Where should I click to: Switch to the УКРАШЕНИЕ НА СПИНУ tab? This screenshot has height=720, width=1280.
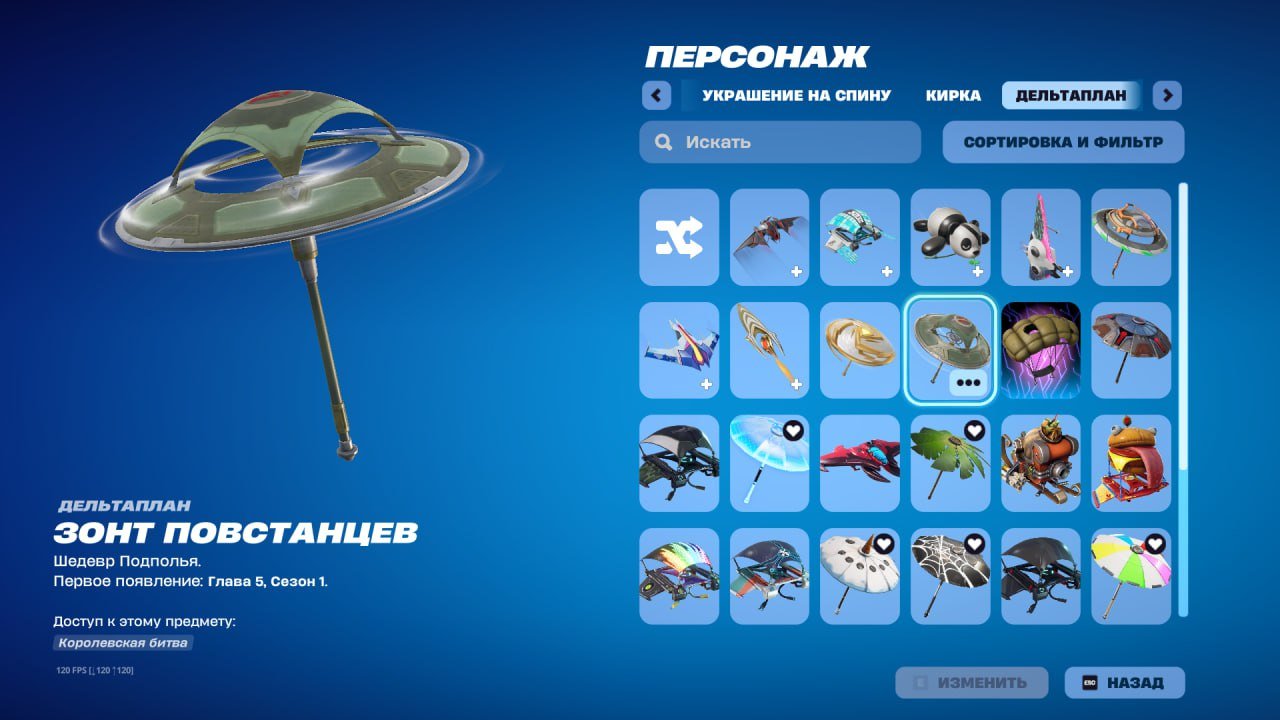coord(795,95)
